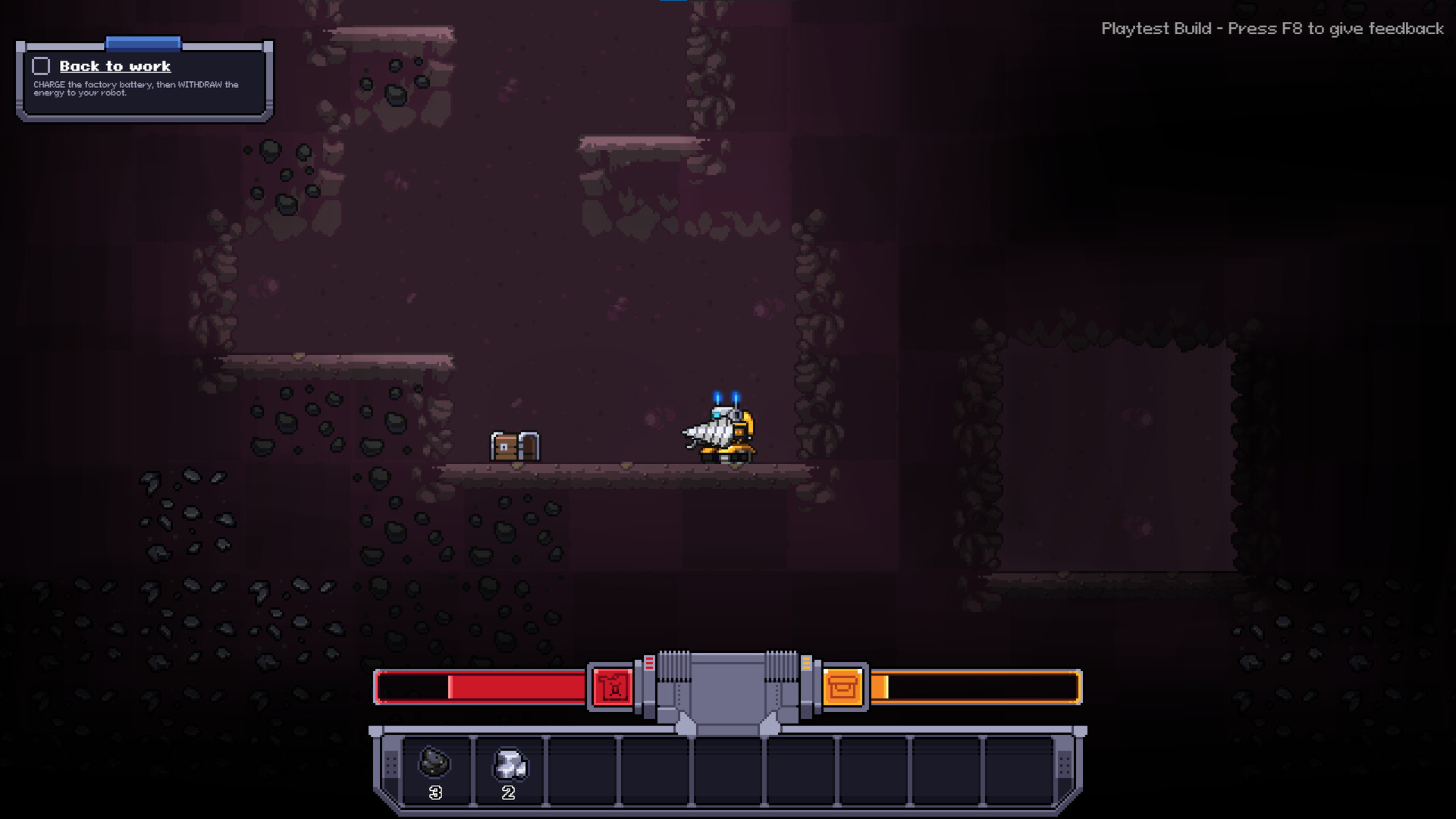
Task: Click the empty checkbox beside the objective title
Action: click(x=41, y=66)
